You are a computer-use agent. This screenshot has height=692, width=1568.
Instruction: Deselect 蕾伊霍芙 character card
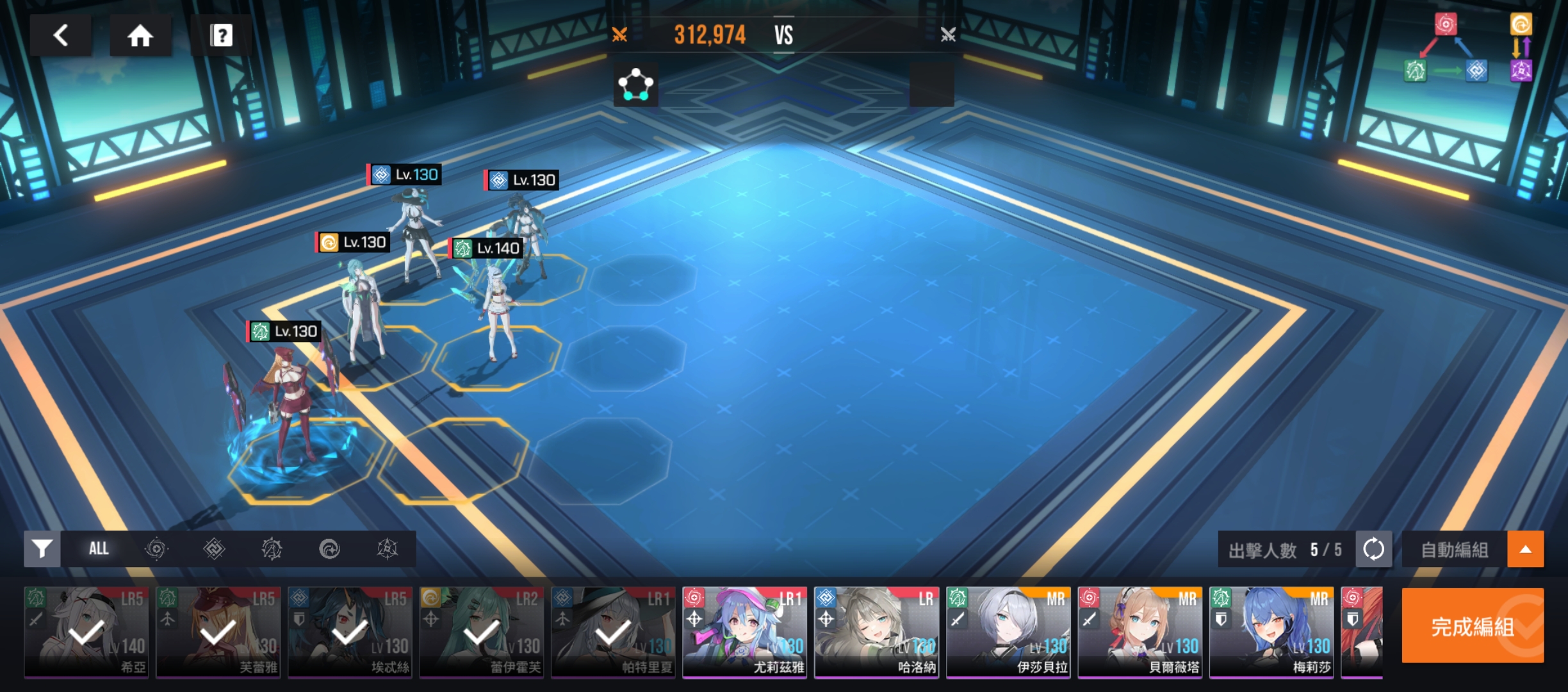[482, 632]
